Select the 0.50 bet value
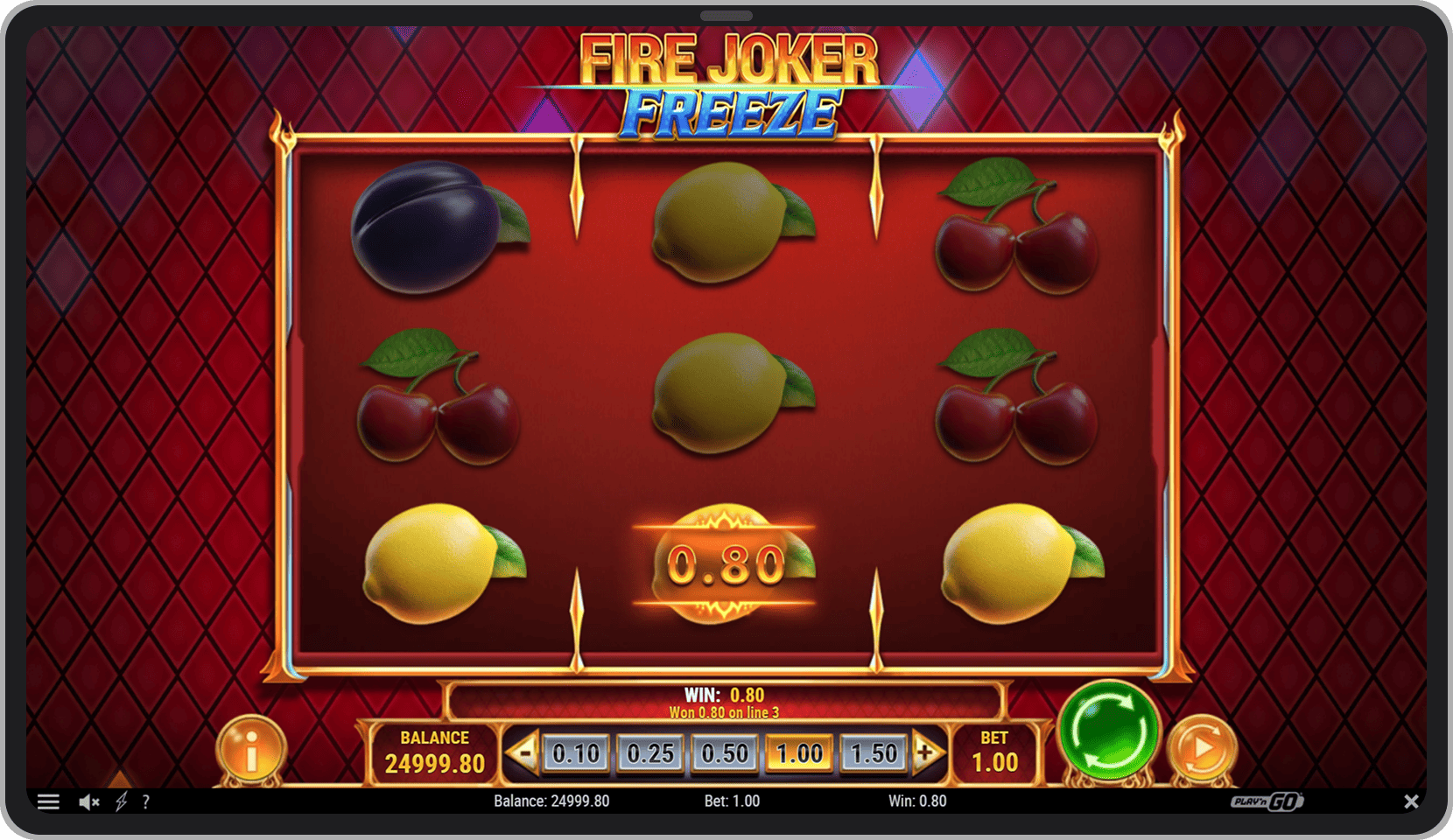Viewport: 1453px width, 840px height. [724, 751]
